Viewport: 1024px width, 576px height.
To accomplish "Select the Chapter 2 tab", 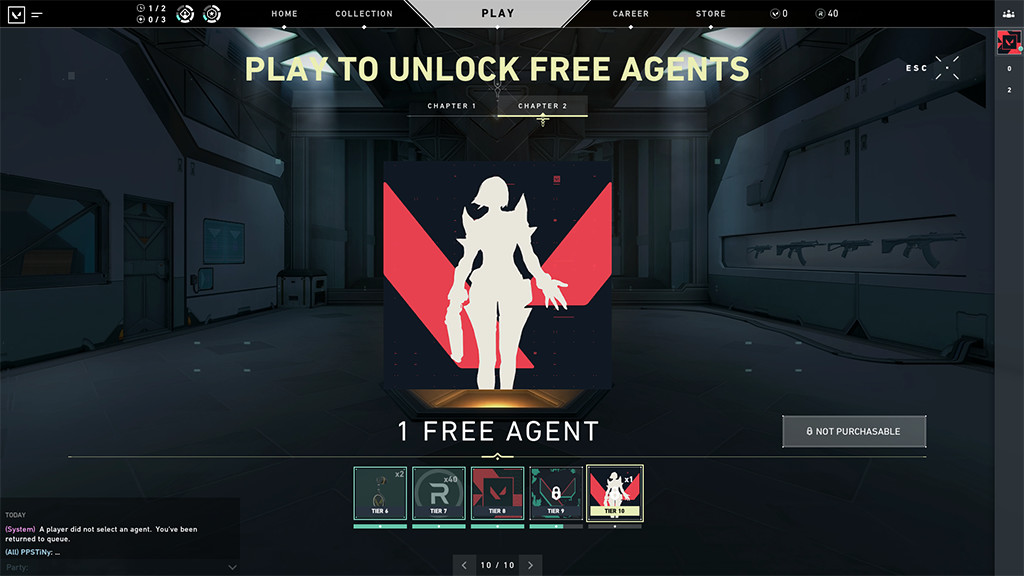I will pos(542,106).
